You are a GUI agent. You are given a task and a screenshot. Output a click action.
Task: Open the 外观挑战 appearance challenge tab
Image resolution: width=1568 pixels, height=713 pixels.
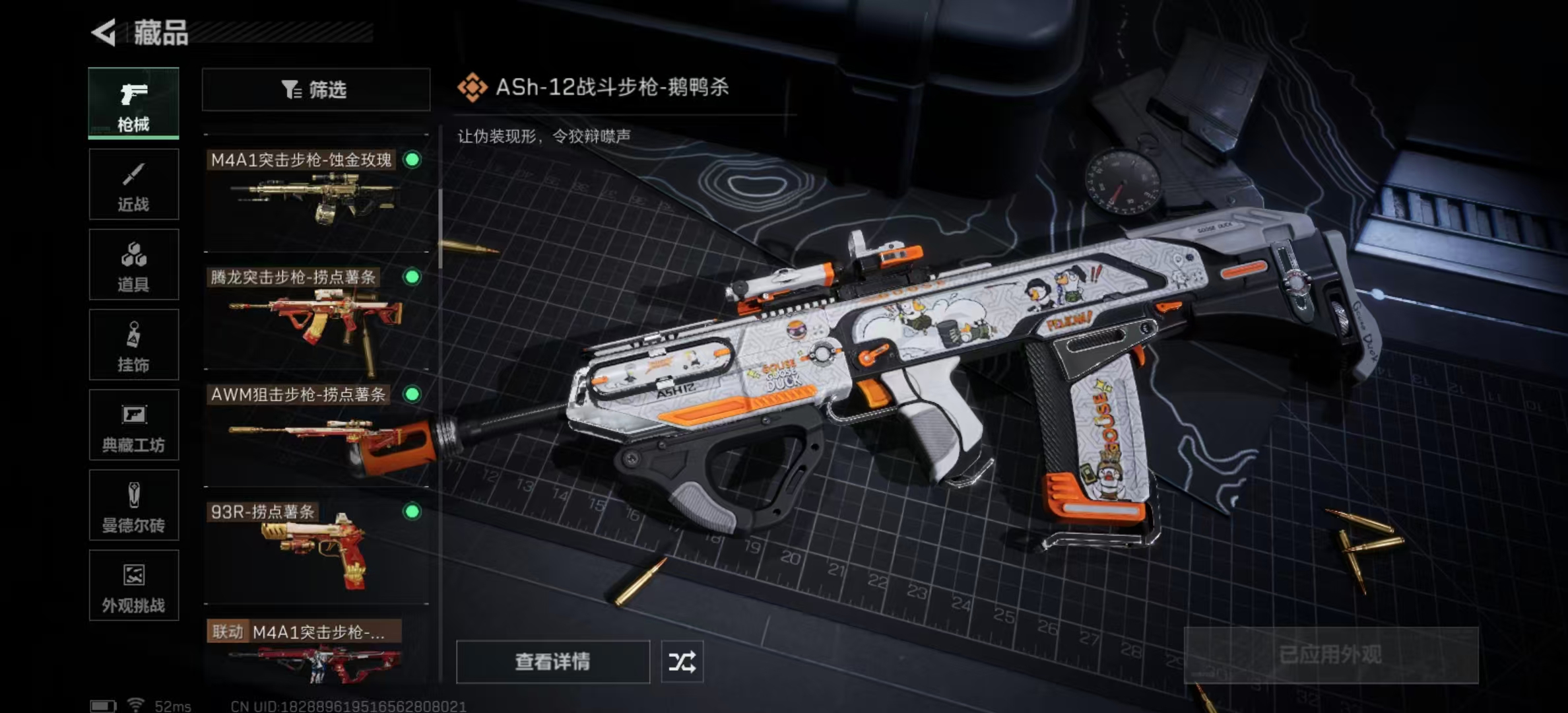click(133, 586)
